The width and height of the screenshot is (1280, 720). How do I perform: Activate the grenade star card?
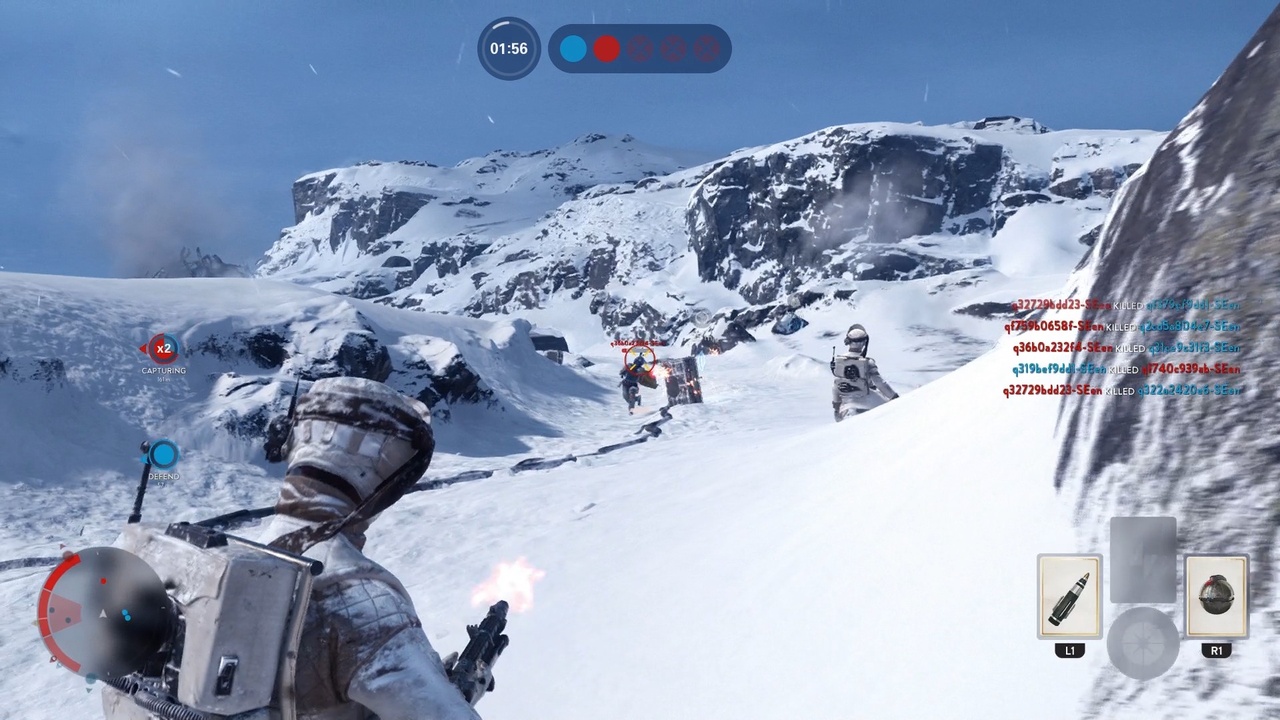click(x=1216, y=597)
